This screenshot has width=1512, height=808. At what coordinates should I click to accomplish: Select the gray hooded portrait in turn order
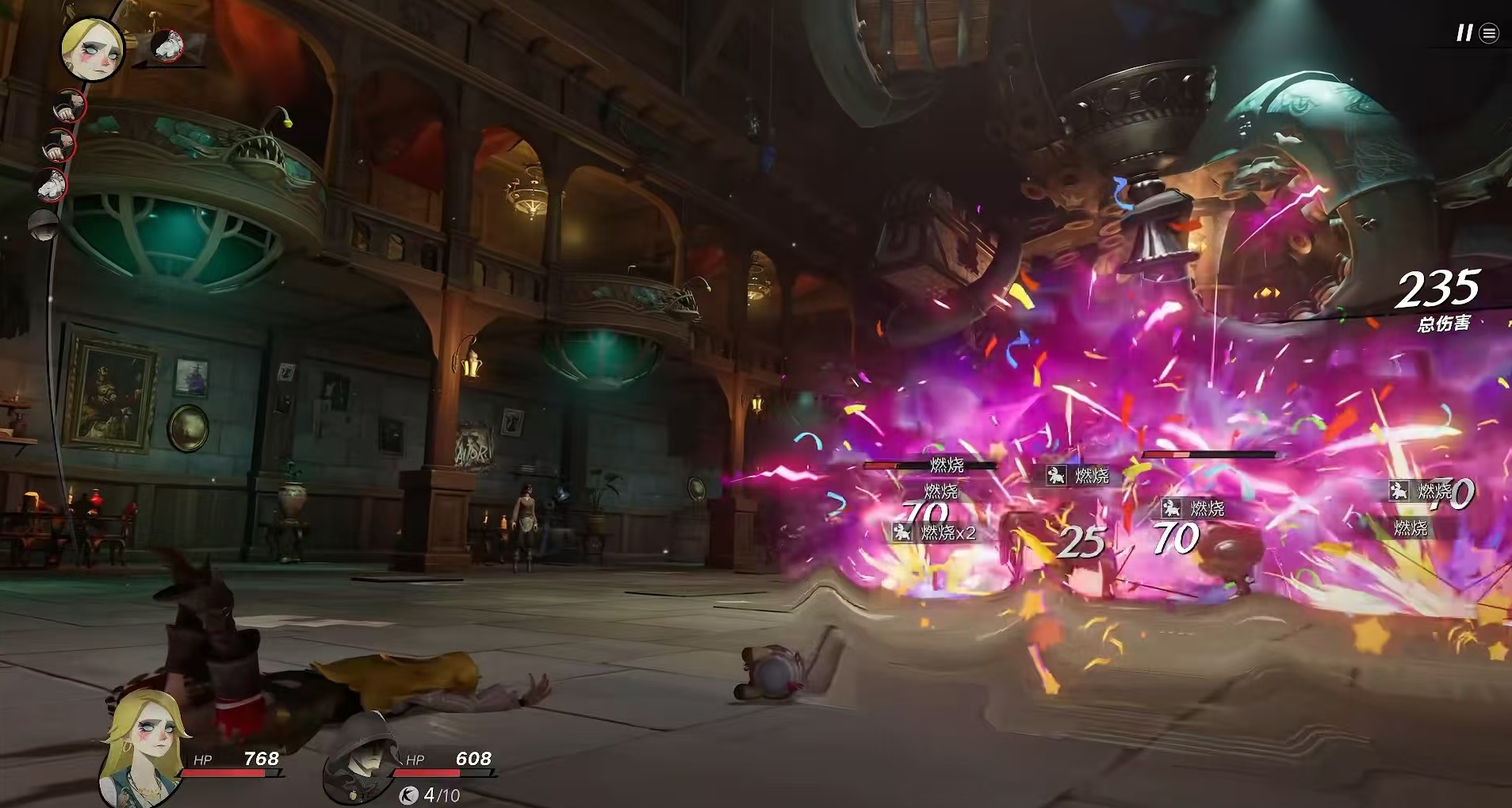pyautogui.click(x=44, y=225)
